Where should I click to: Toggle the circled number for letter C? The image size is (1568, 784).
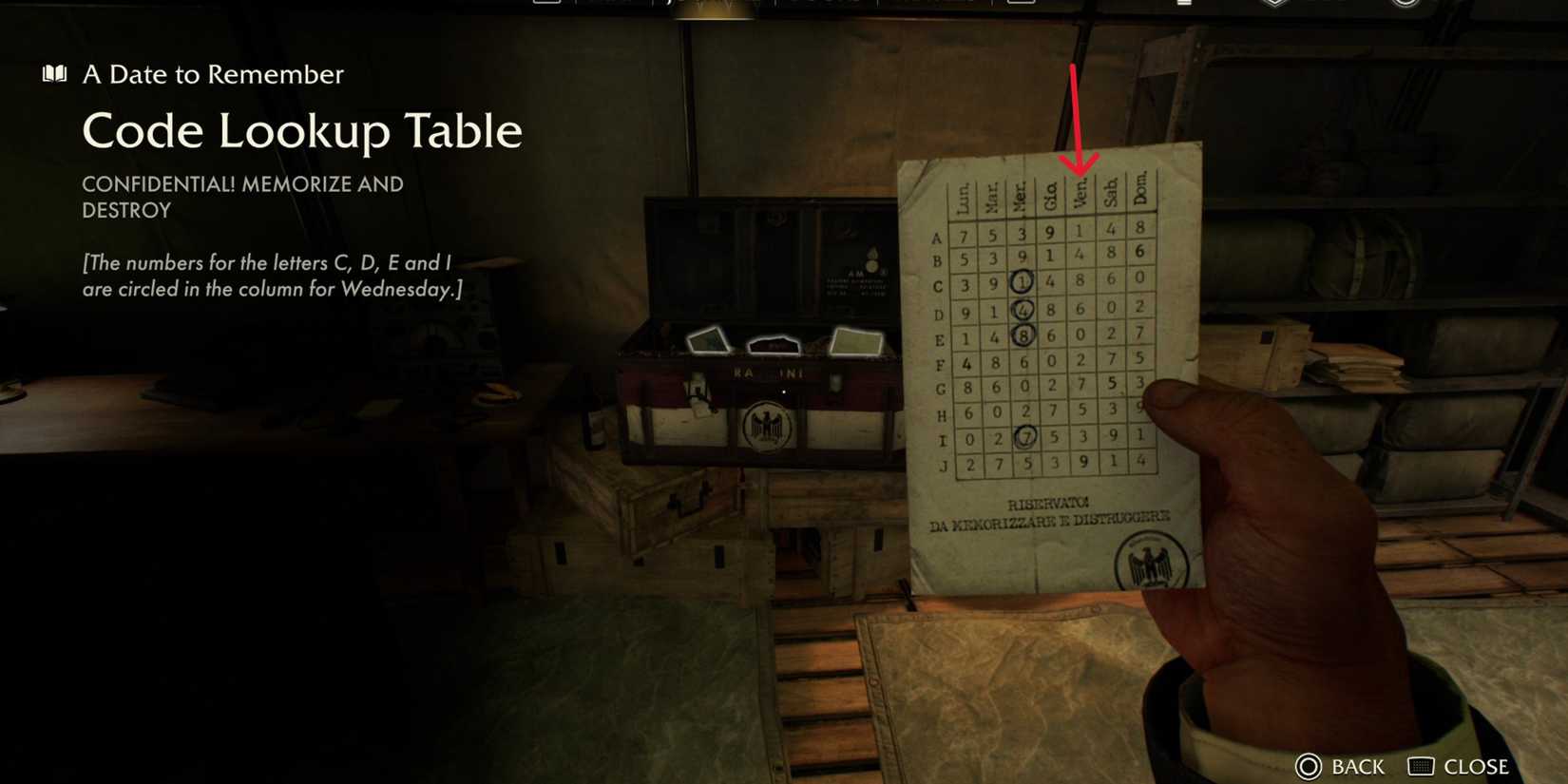pos(1023,282)
